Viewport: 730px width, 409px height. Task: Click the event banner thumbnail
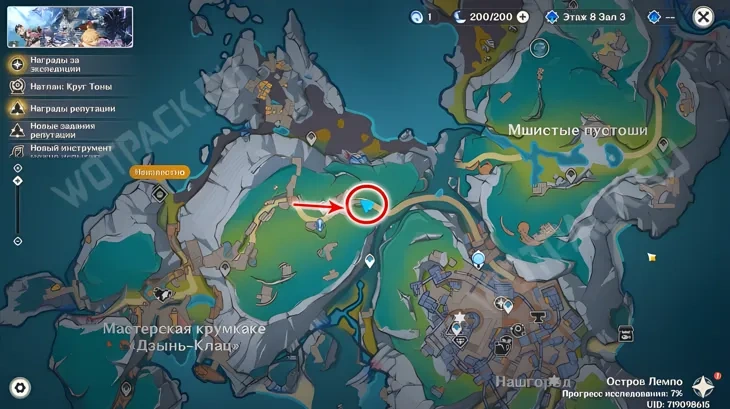(x=70, y=27)
